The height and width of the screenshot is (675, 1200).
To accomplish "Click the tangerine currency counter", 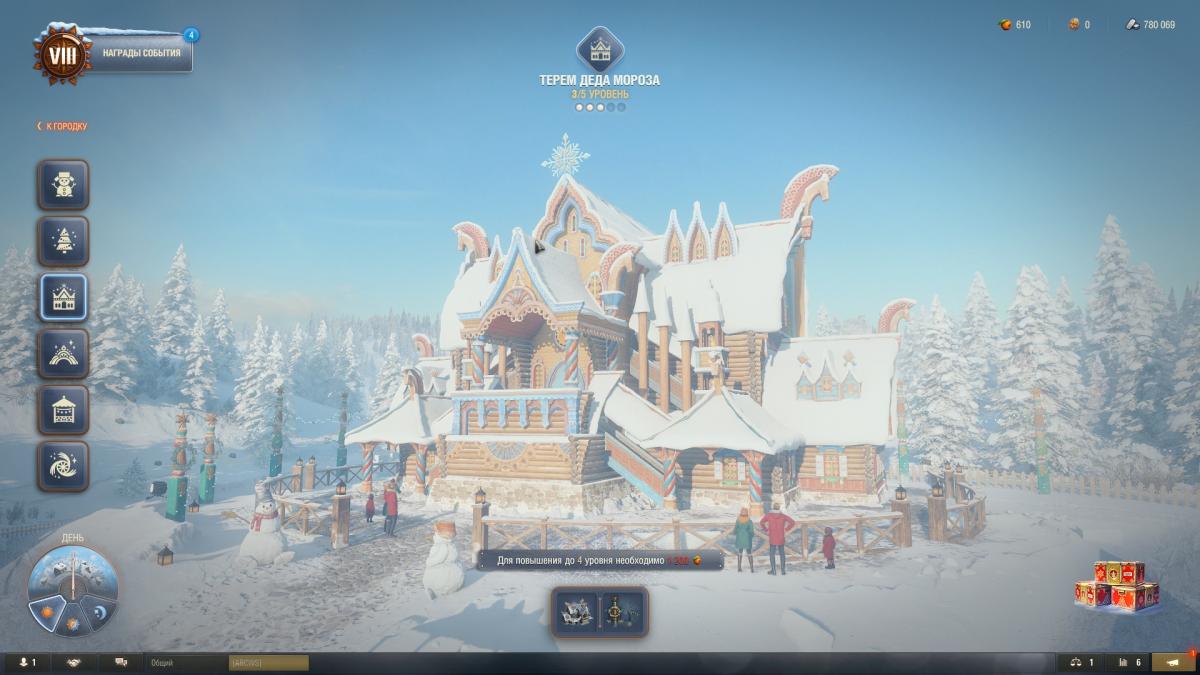I will [1015, 24].
